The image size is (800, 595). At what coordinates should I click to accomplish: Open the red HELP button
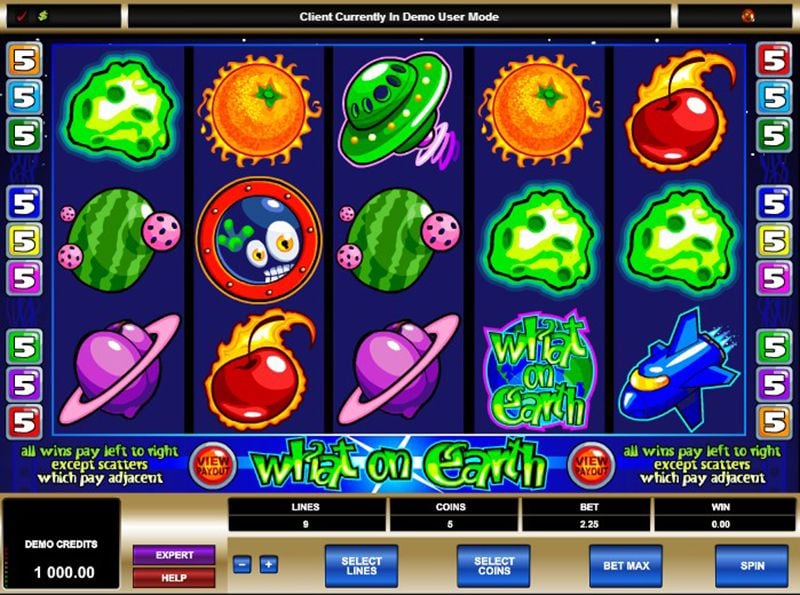pyautogui.click(x=173, y=577)
